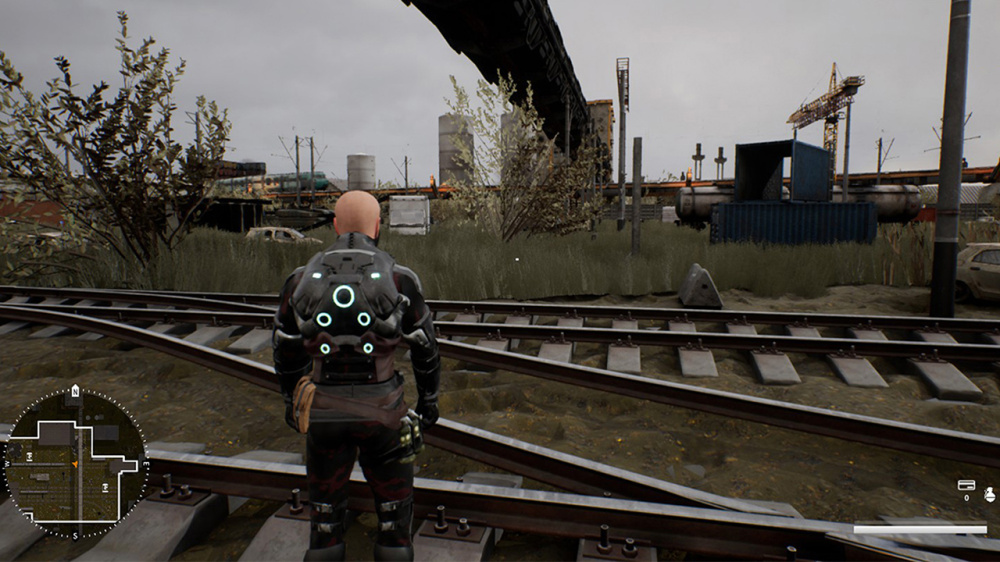Screen dimensions: 1000x562
Task: Select the grenade icon
Action: 989,493
